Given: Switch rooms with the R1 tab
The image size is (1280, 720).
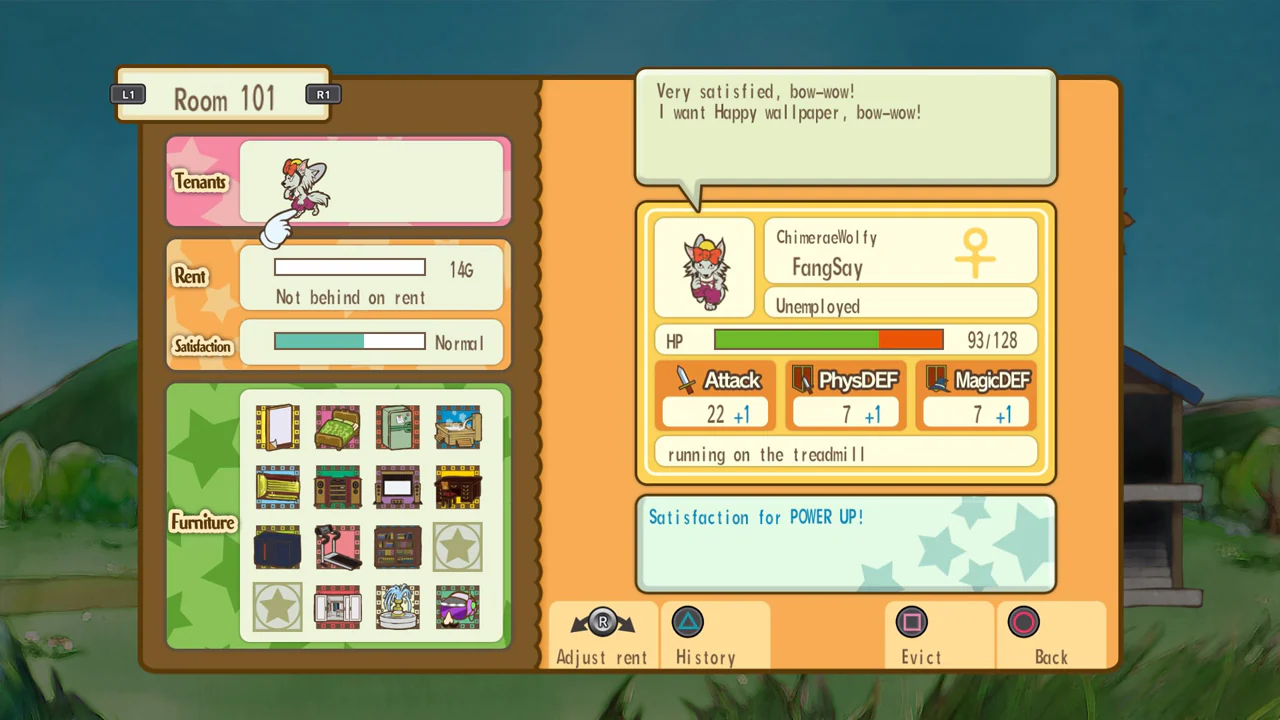Looking at the screenshot, I should click(x=323, y=94).
